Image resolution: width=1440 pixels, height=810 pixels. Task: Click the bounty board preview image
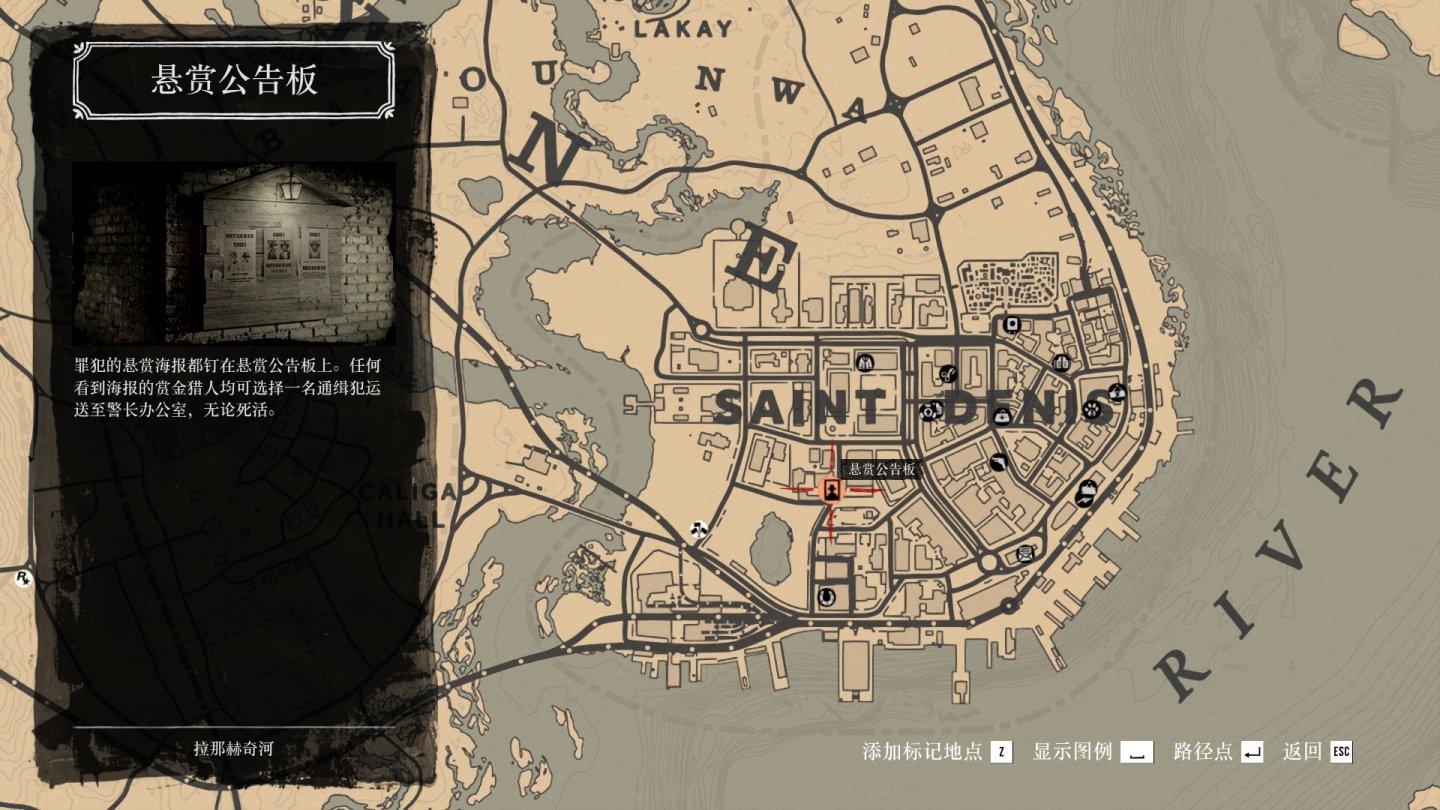[x=234, y=254]
